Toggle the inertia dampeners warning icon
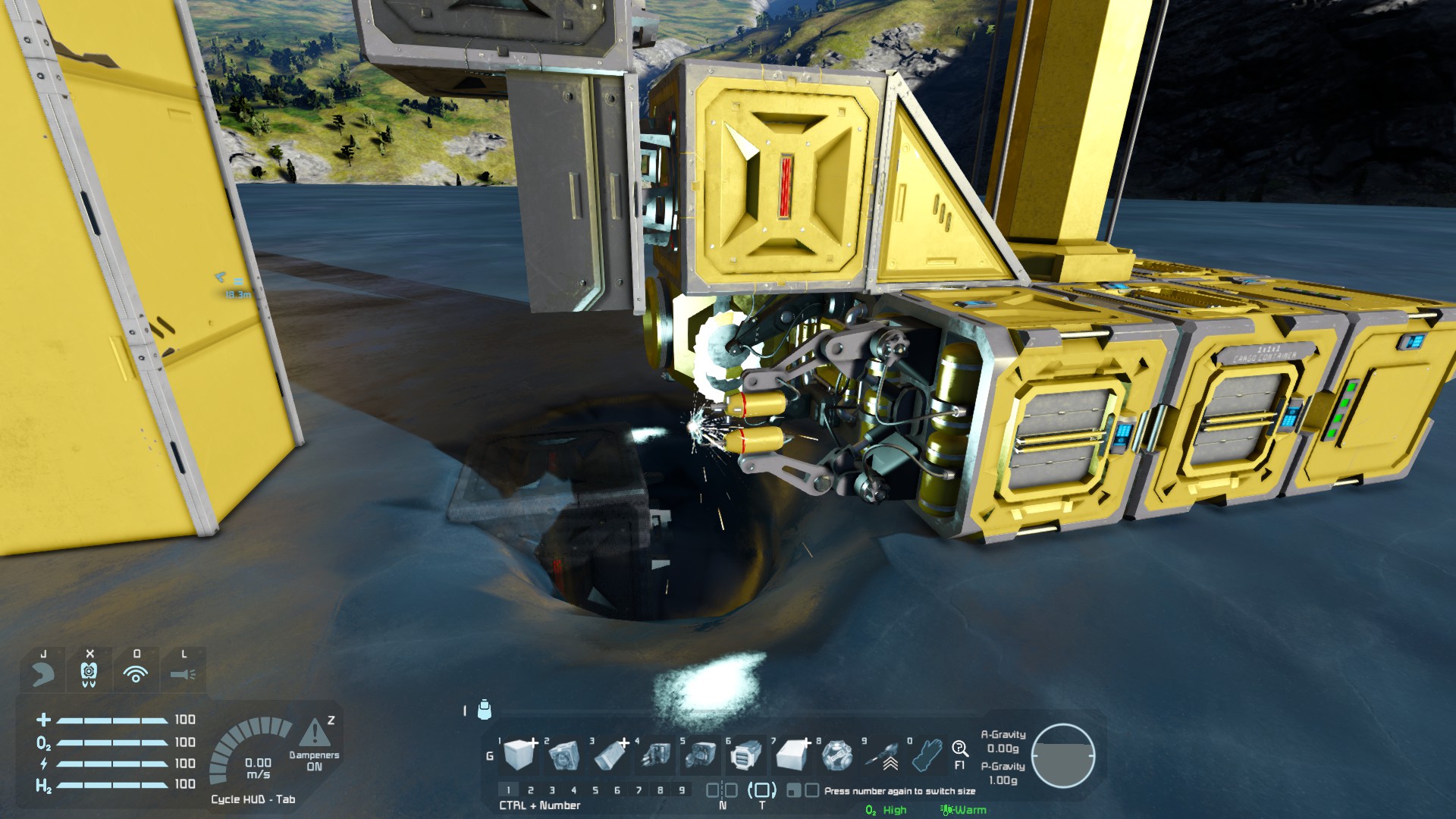This screenshot has height=819, width=1456. (315, 733)
